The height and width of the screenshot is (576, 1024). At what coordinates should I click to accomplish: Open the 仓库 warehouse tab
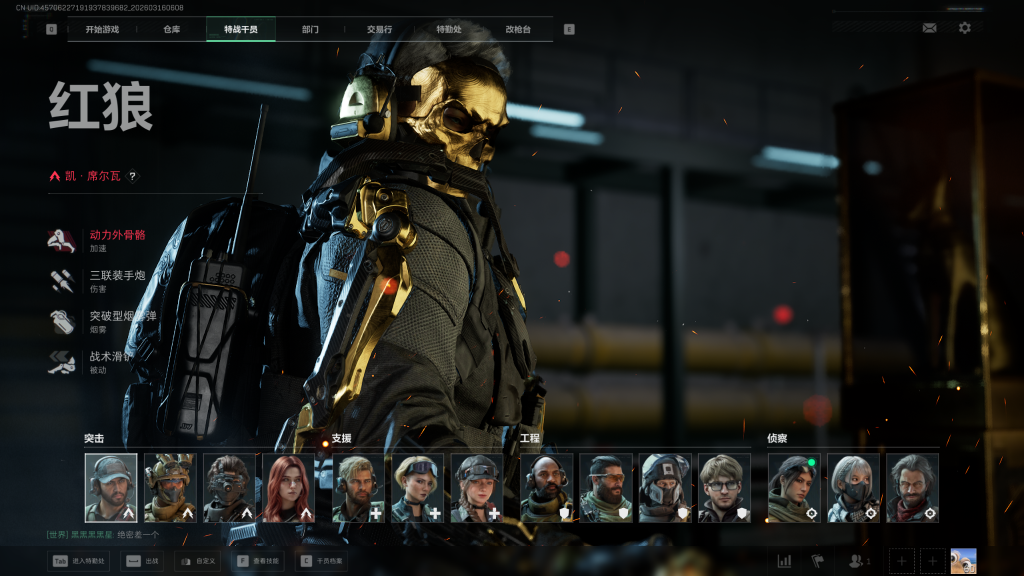171,29
